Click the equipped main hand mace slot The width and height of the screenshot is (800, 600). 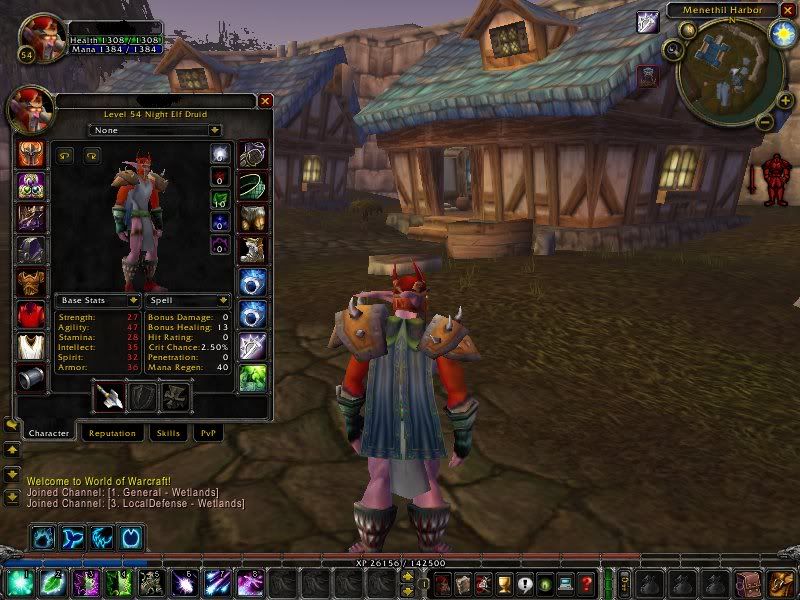point(108,397)
